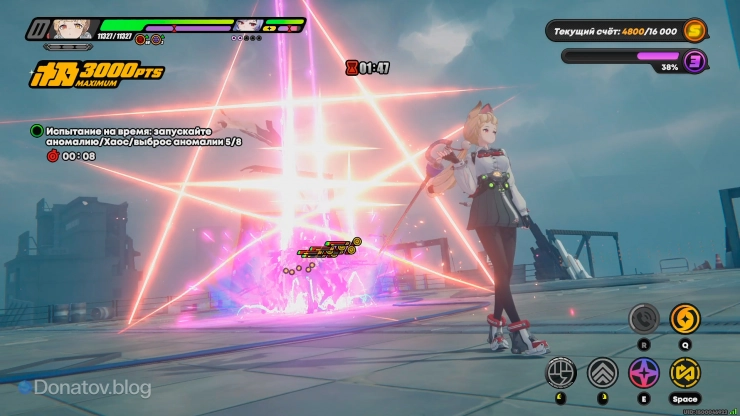The height and width of the screenshot is (416, 740).
Task: Tap the yellow switch agent icon
Action: [685, 372]
